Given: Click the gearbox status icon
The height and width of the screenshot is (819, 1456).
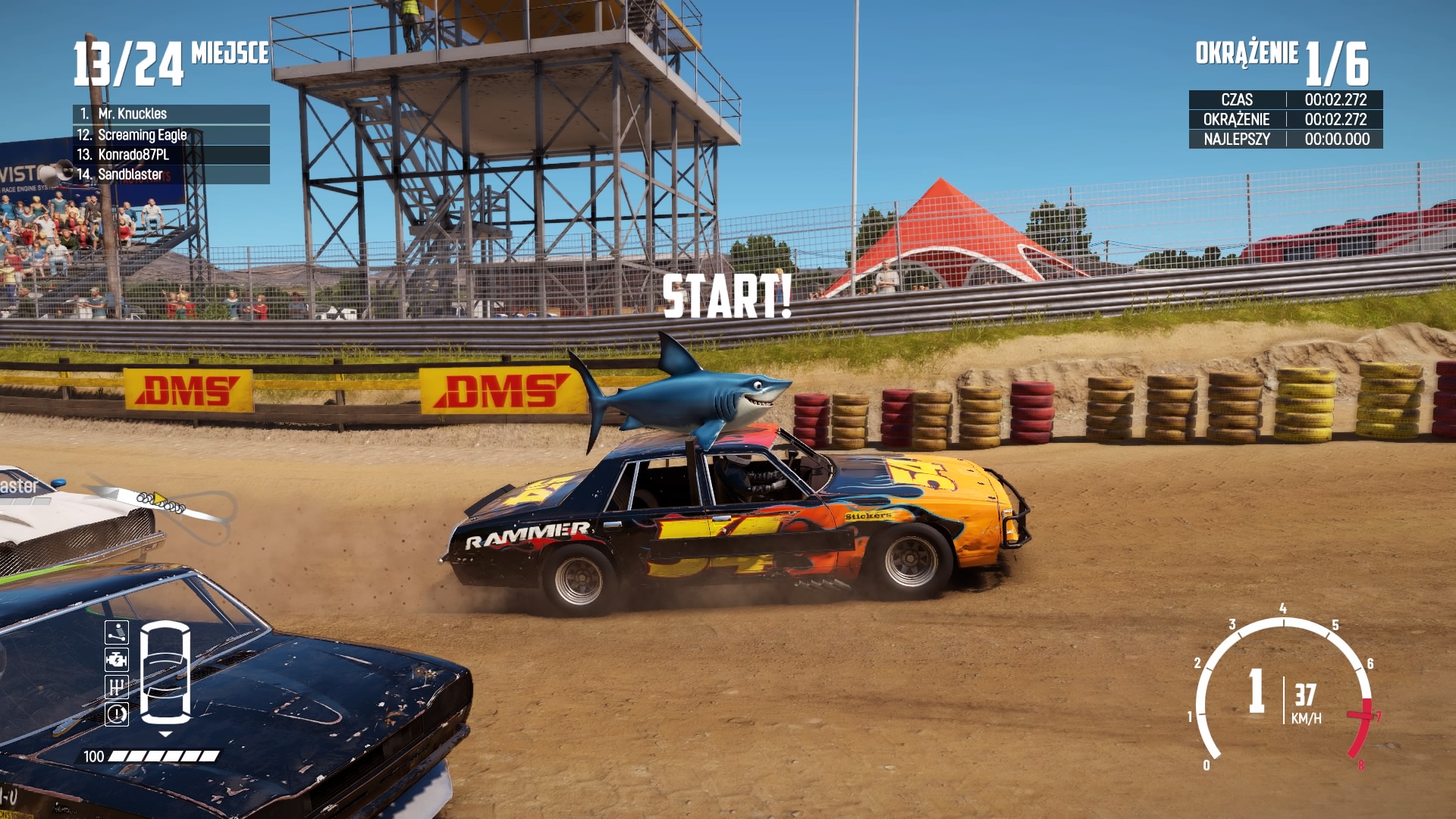Looking at the screenshot, I should point(117,687).
